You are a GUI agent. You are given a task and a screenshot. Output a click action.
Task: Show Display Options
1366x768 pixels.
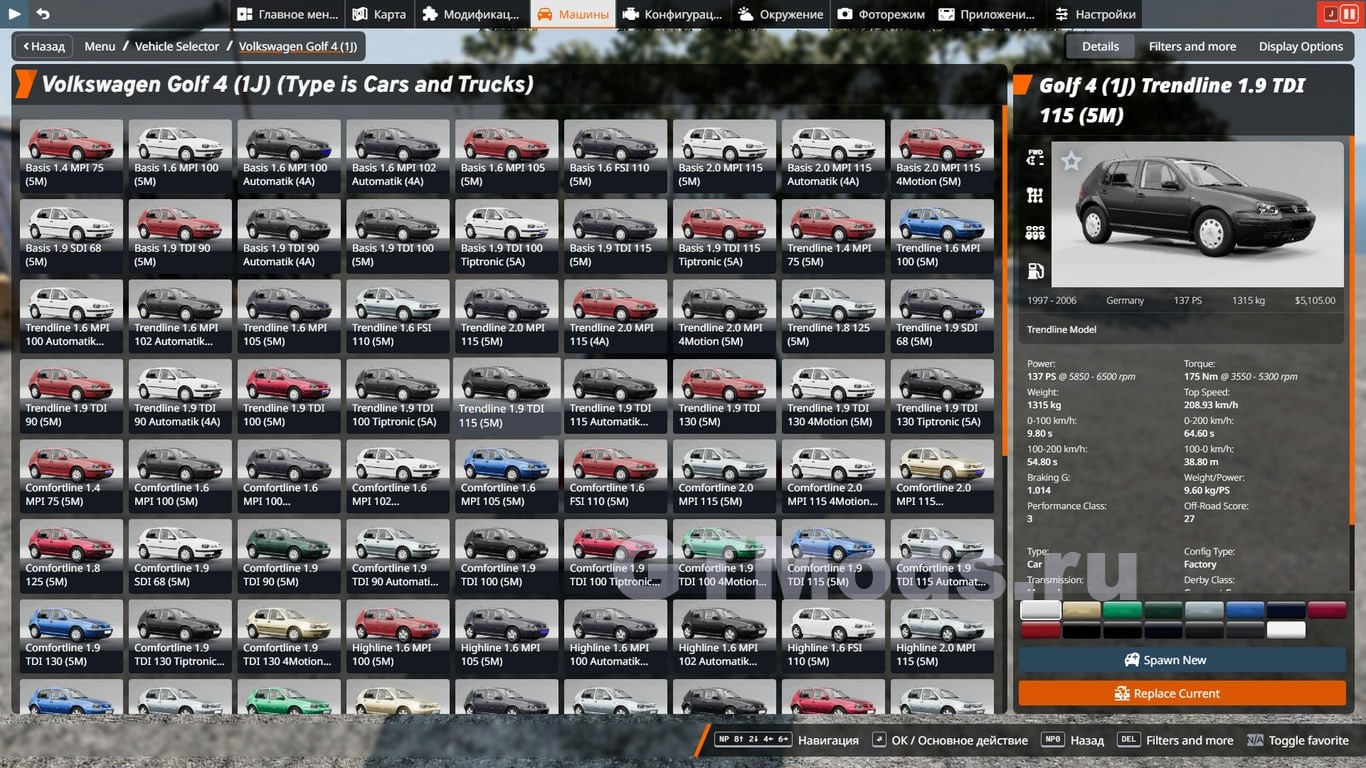(1300, 46)
